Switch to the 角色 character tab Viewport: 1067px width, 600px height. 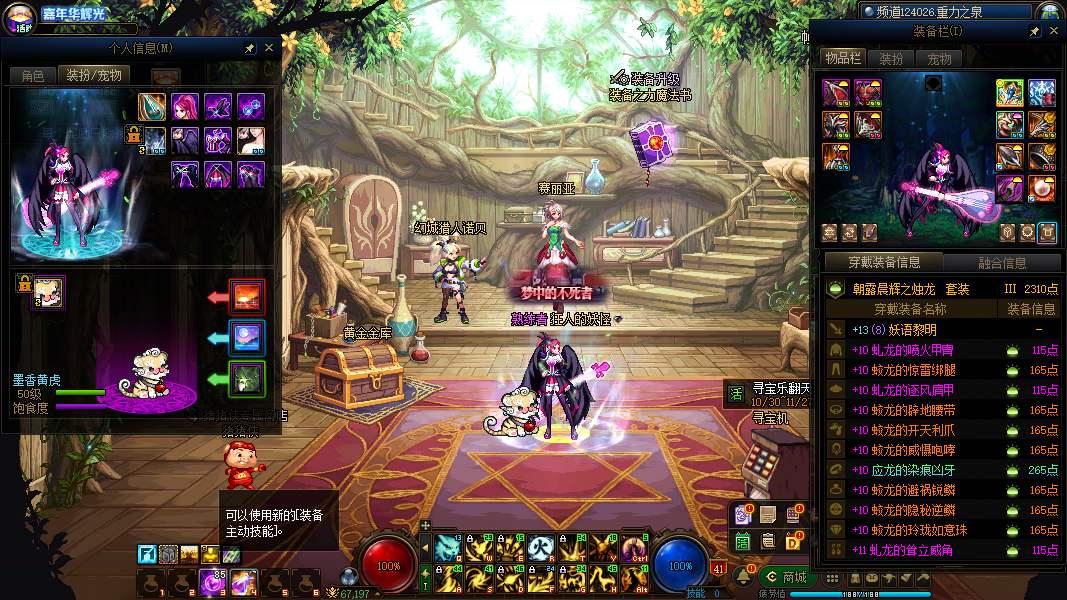[33, 76]
